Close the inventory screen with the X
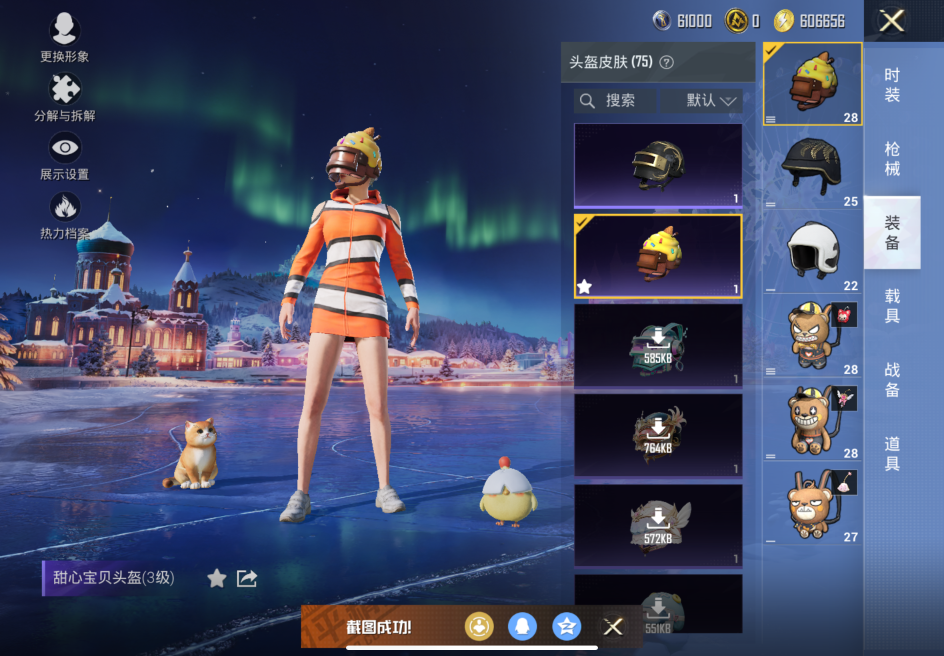The width and height of the screenshot is (944, 656). (891, 21)
